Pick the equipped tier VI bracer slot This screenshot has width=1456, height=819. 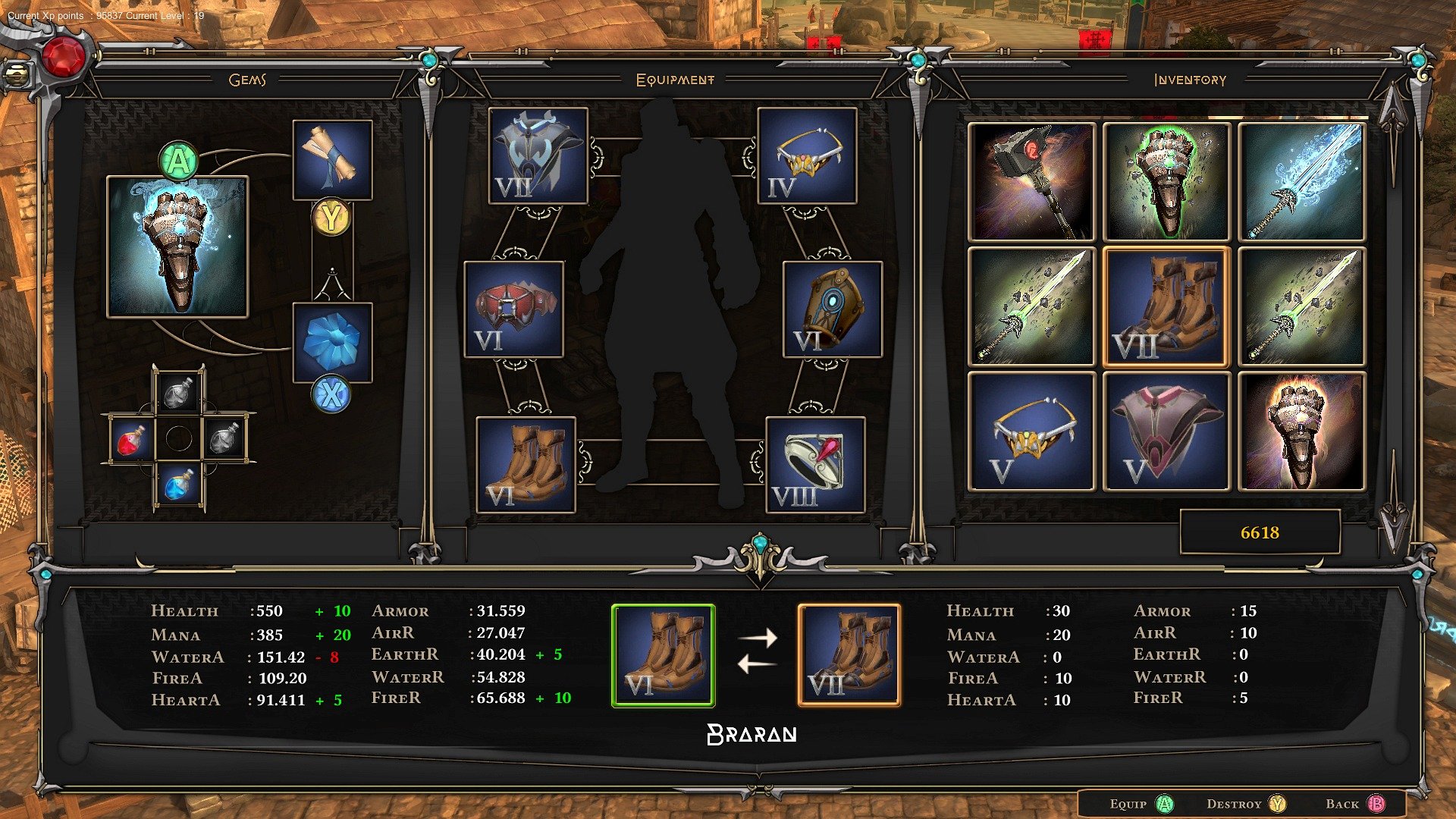[x=832, y=309]
